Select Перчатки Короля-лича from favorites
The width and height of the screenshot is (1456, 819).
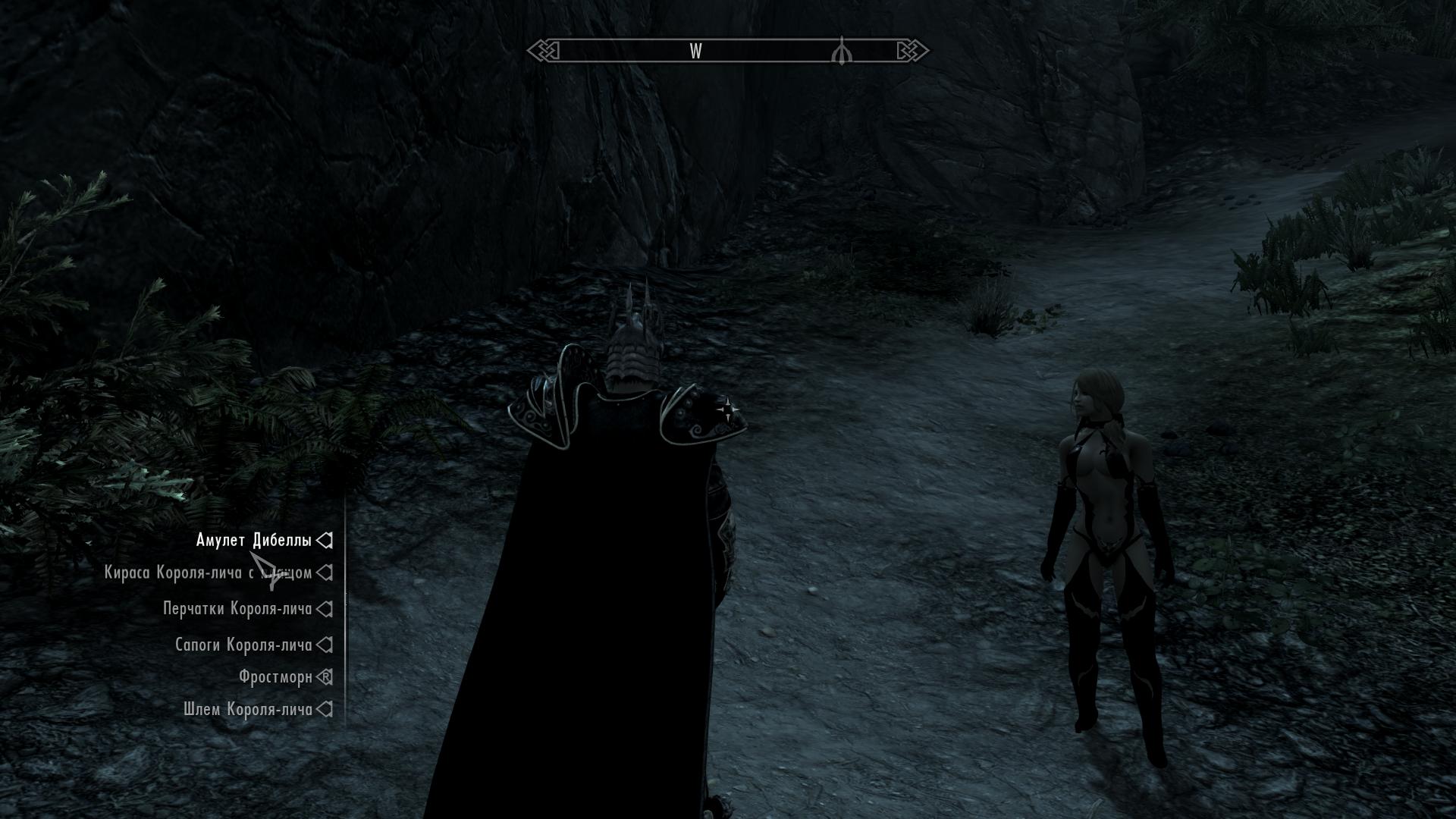point(237,609)
